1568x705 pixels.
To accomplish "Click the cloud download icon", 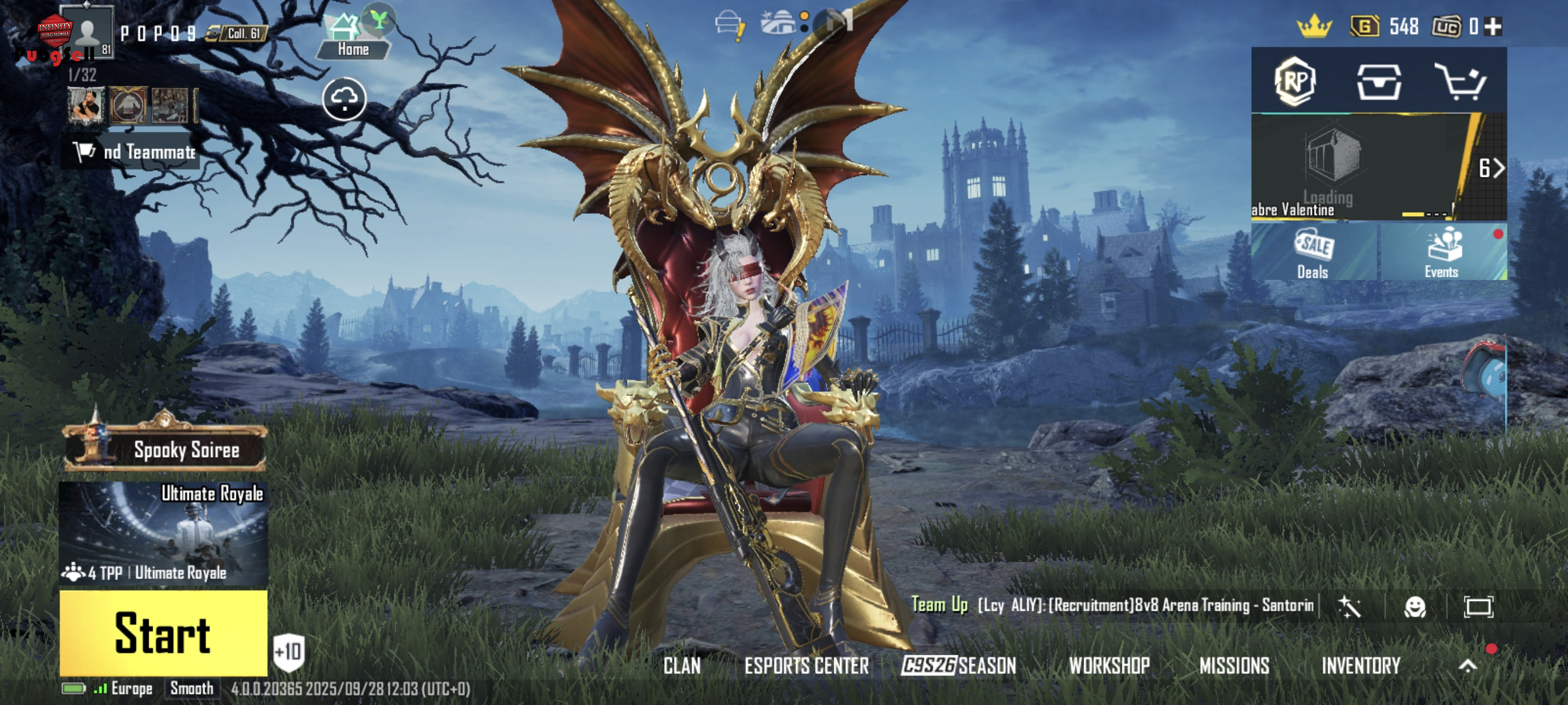I will pos(344,99).
